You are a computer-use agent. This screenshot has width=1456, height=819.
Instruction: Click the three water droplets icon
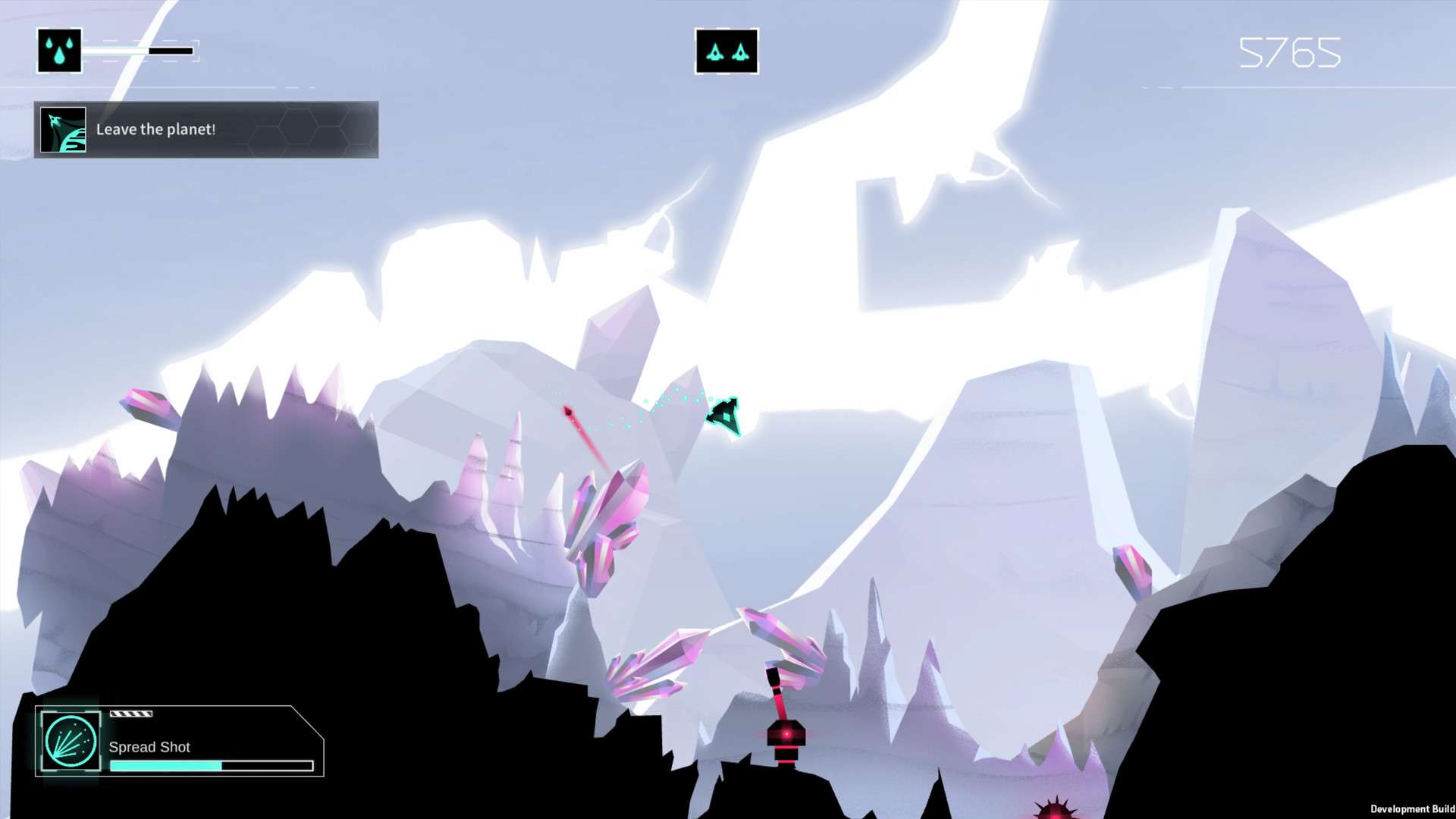[x=59, y=51]
